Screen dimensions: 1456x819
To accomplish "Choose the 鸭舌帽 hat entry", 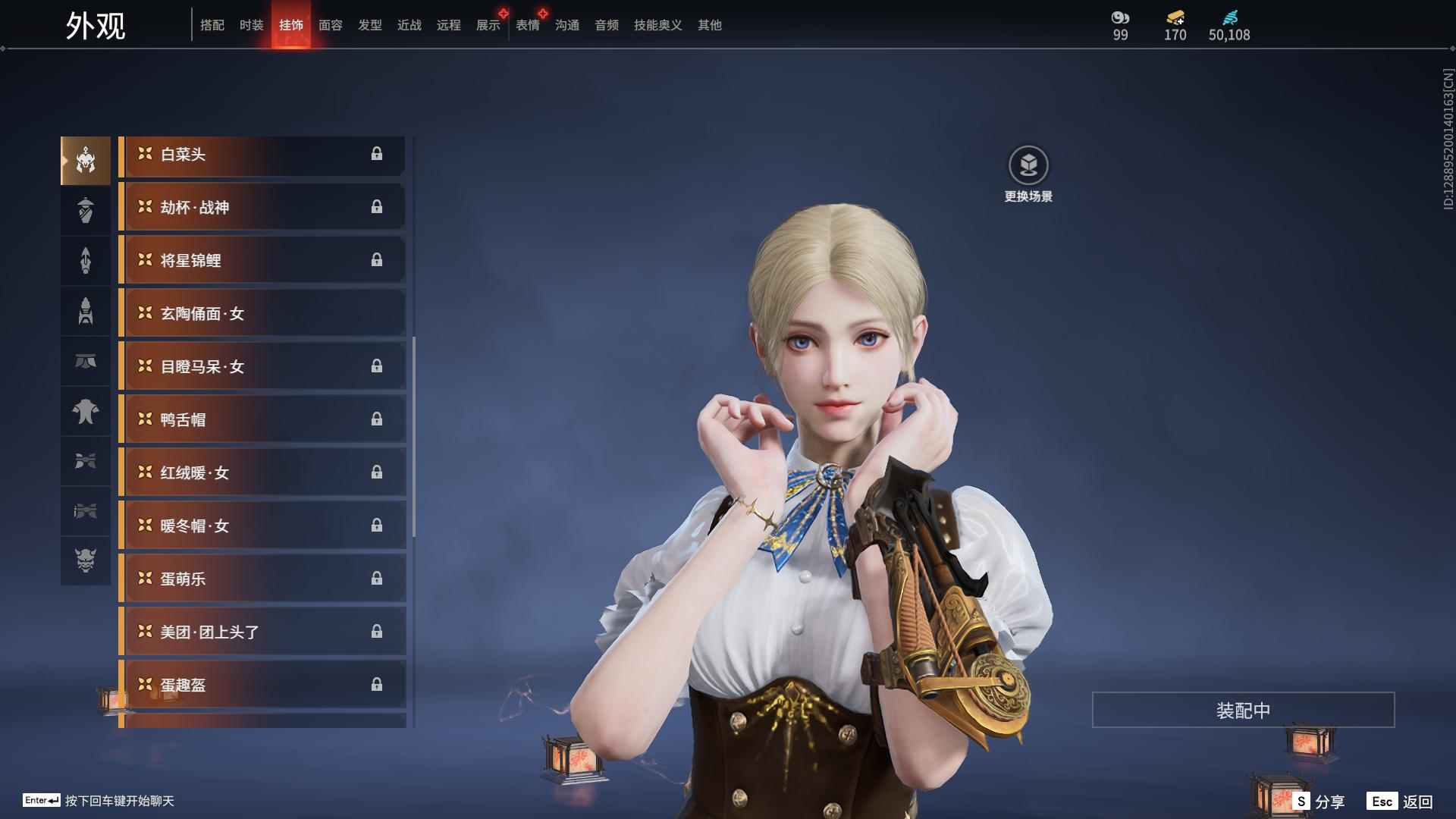I will click(262, 420).
